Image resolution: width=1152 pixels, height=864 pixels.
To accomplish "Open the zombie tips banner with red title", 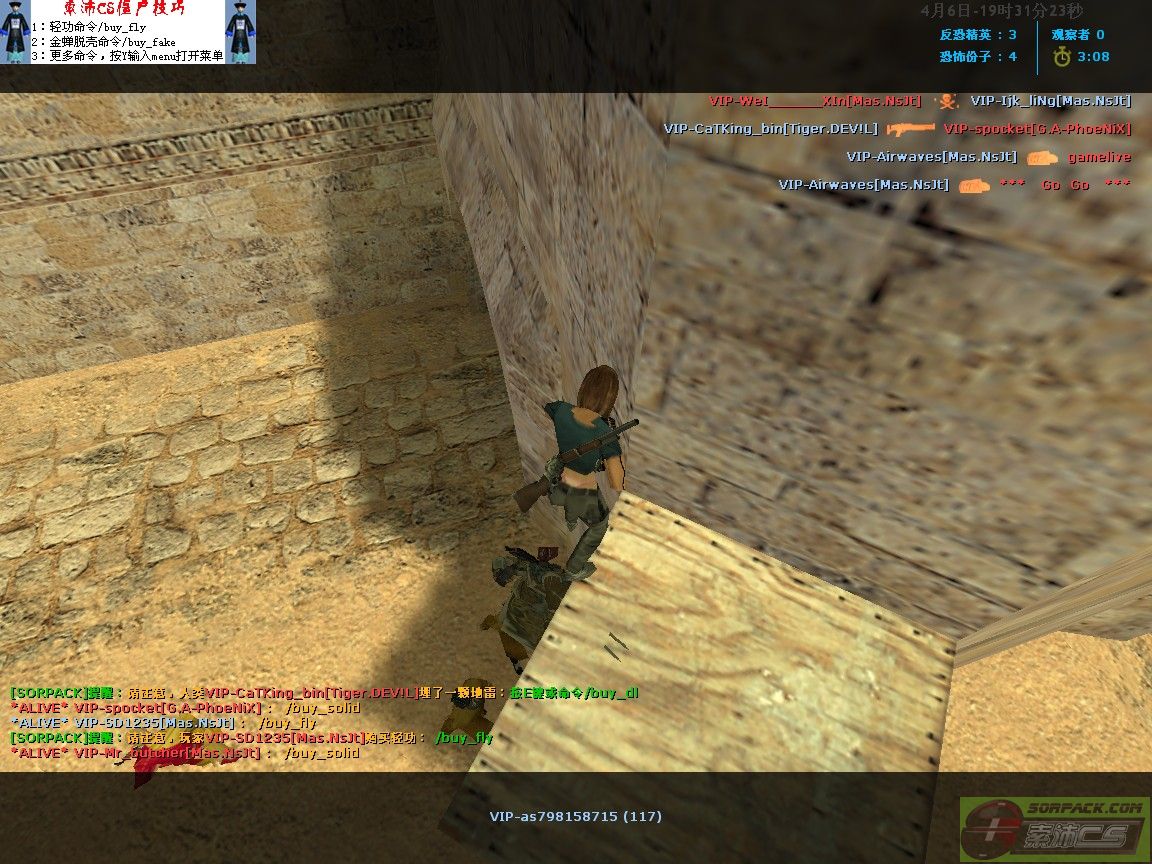I will tap(128, 32).
